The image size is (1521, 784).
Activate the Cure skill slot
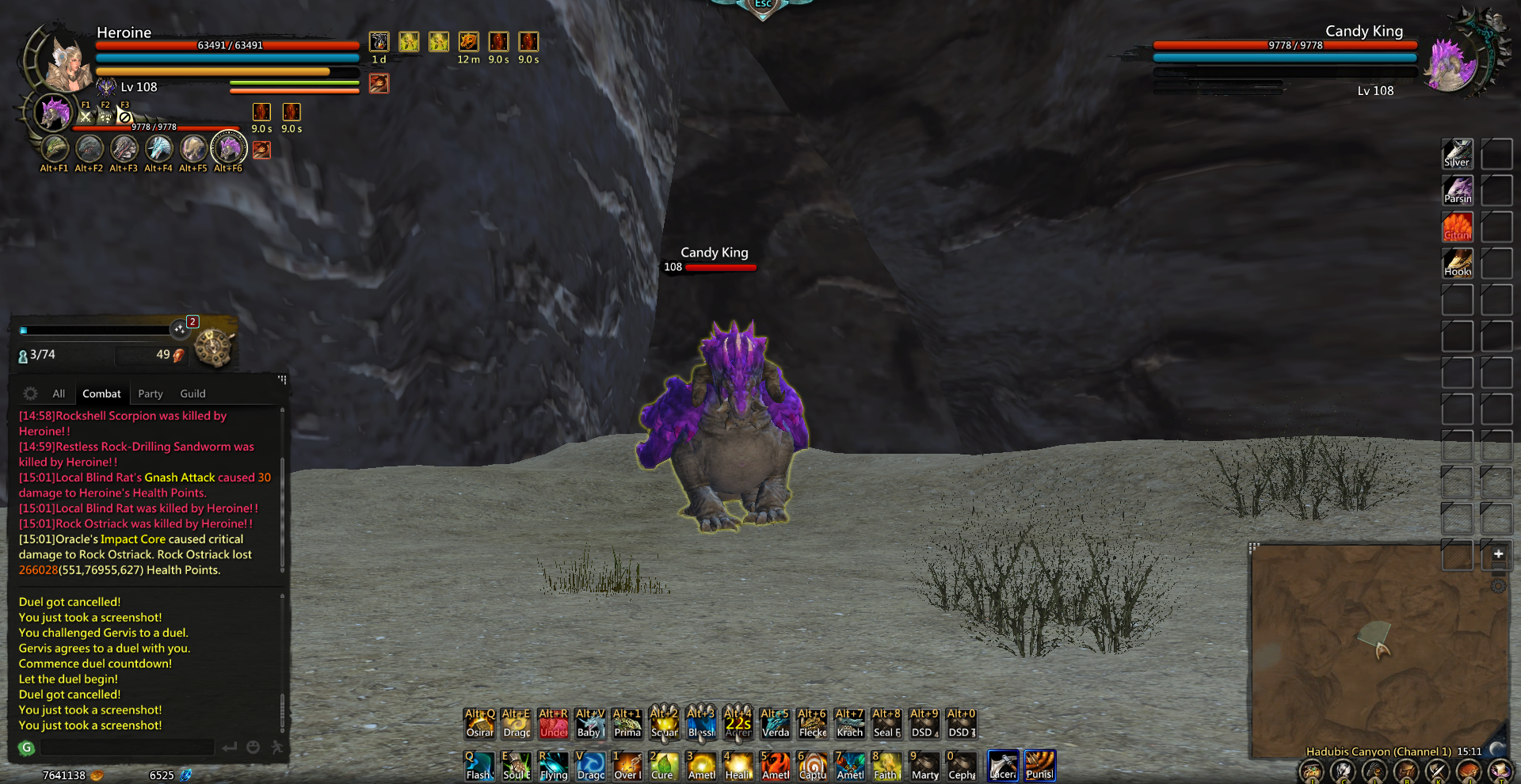pos(663,766)
